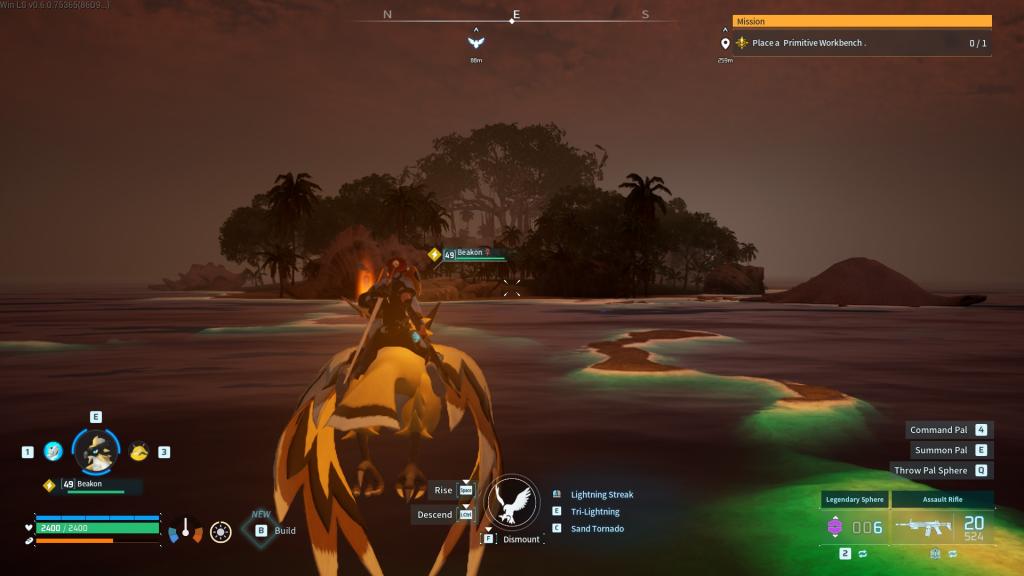Screen dimensions: 1024x576
Task: Activate the Lightning Streak skill
Action: tap(602, 495)
